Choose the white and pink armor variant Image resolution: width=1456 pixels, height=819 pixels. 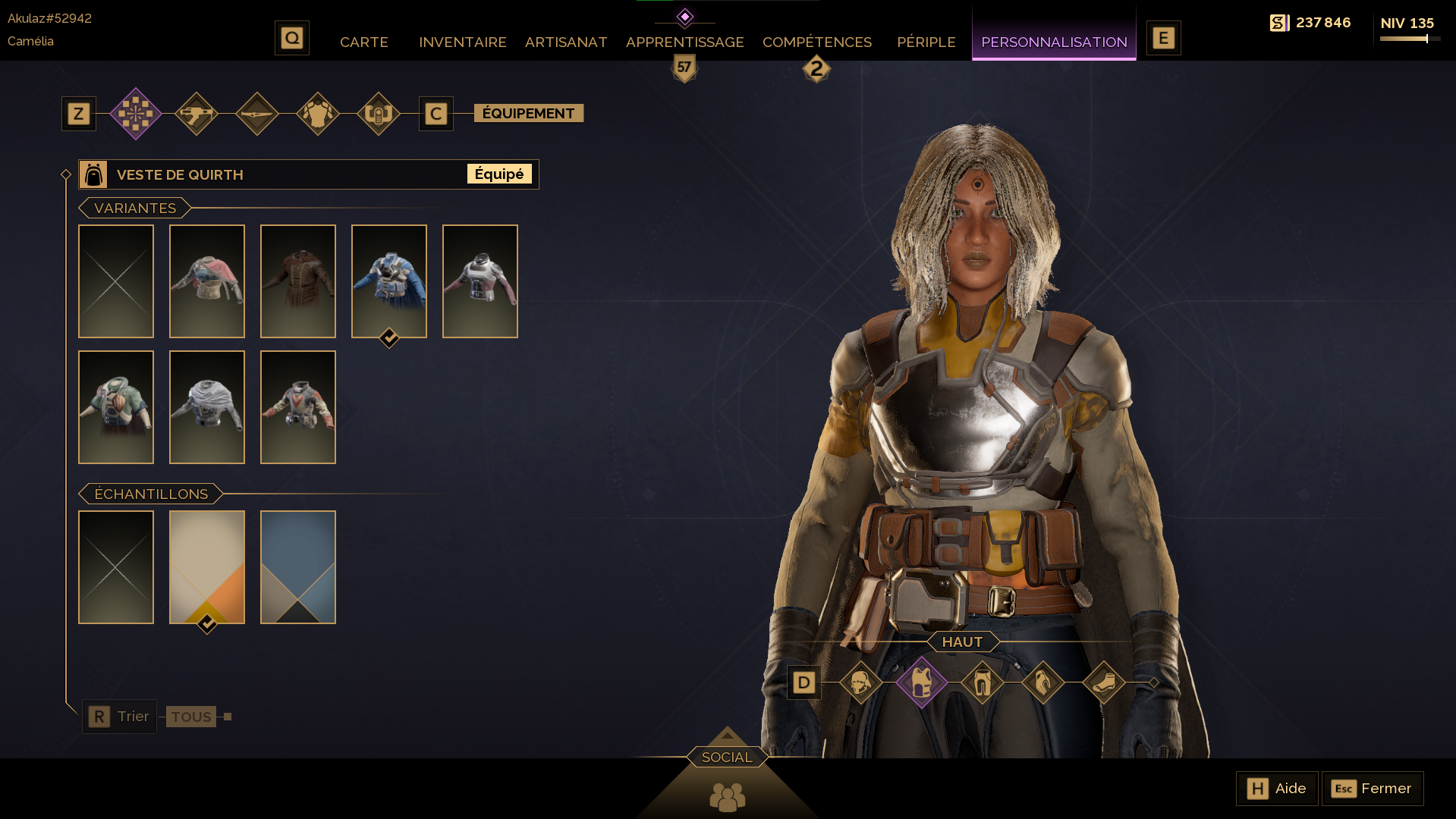point(480,281)
